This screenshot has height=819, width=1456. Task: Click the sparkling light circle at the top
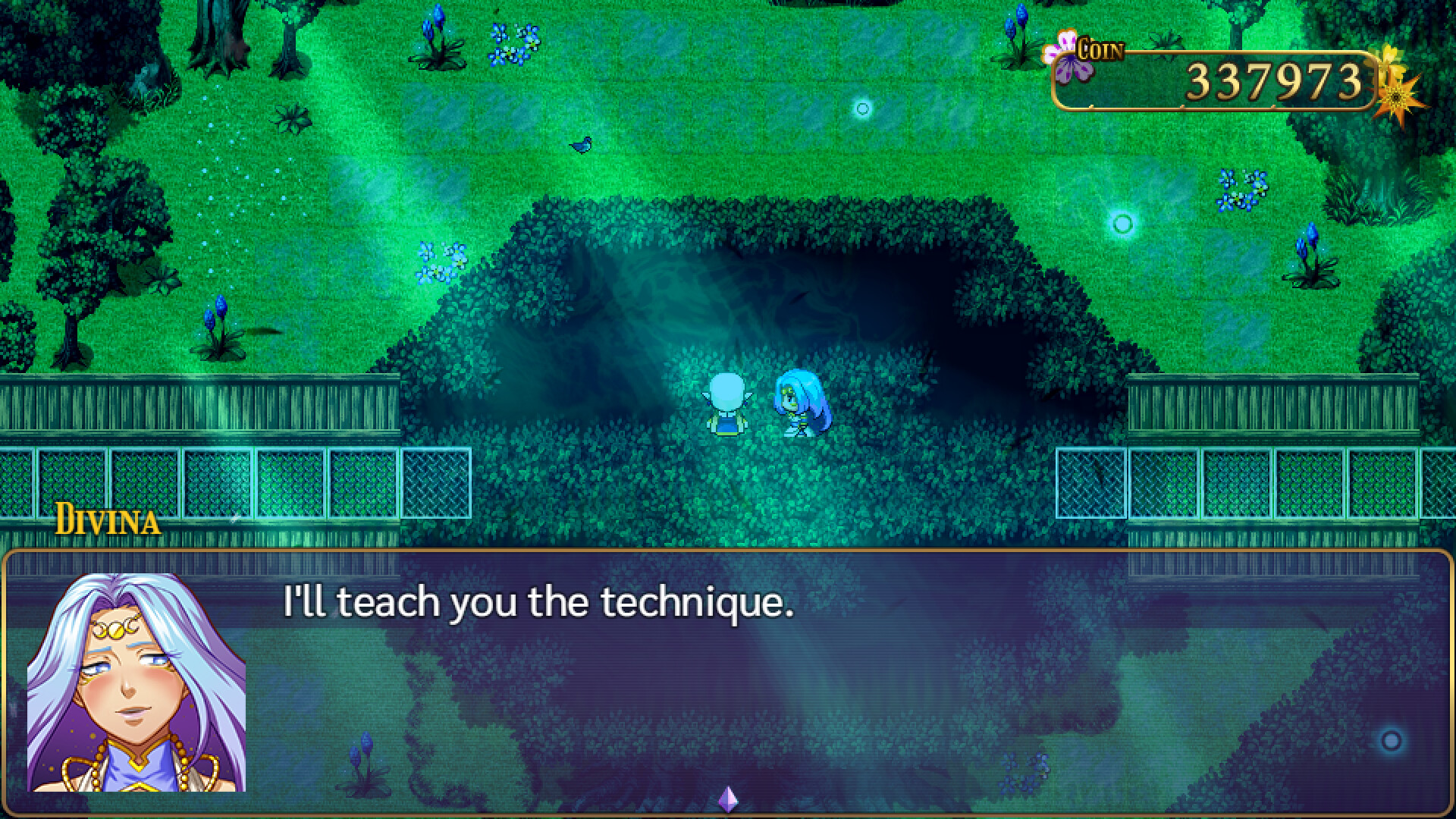(x=861, y=108)
